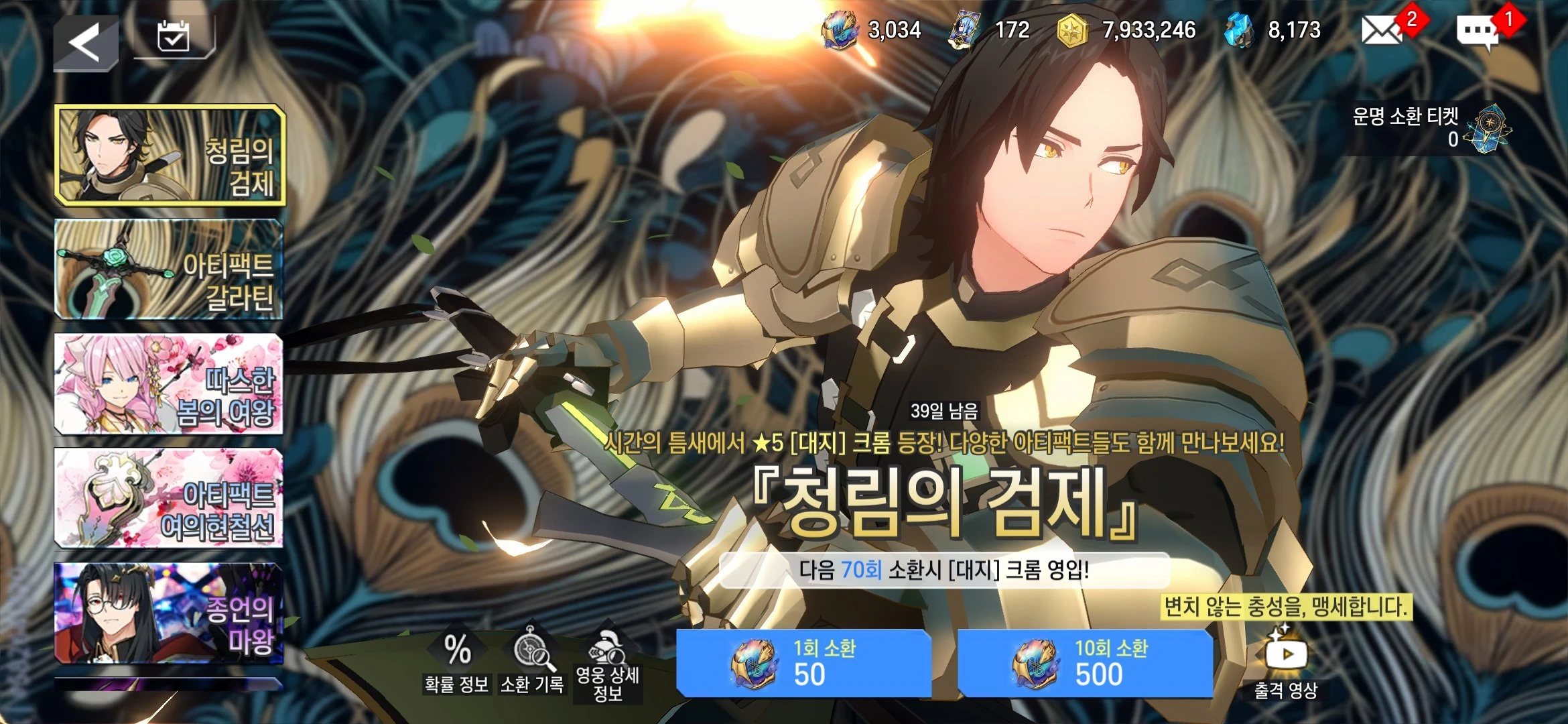Summon ten times with 10회 소환
The width and height of the screenshot is (1568, 724).
click(x=1085, y=663)
